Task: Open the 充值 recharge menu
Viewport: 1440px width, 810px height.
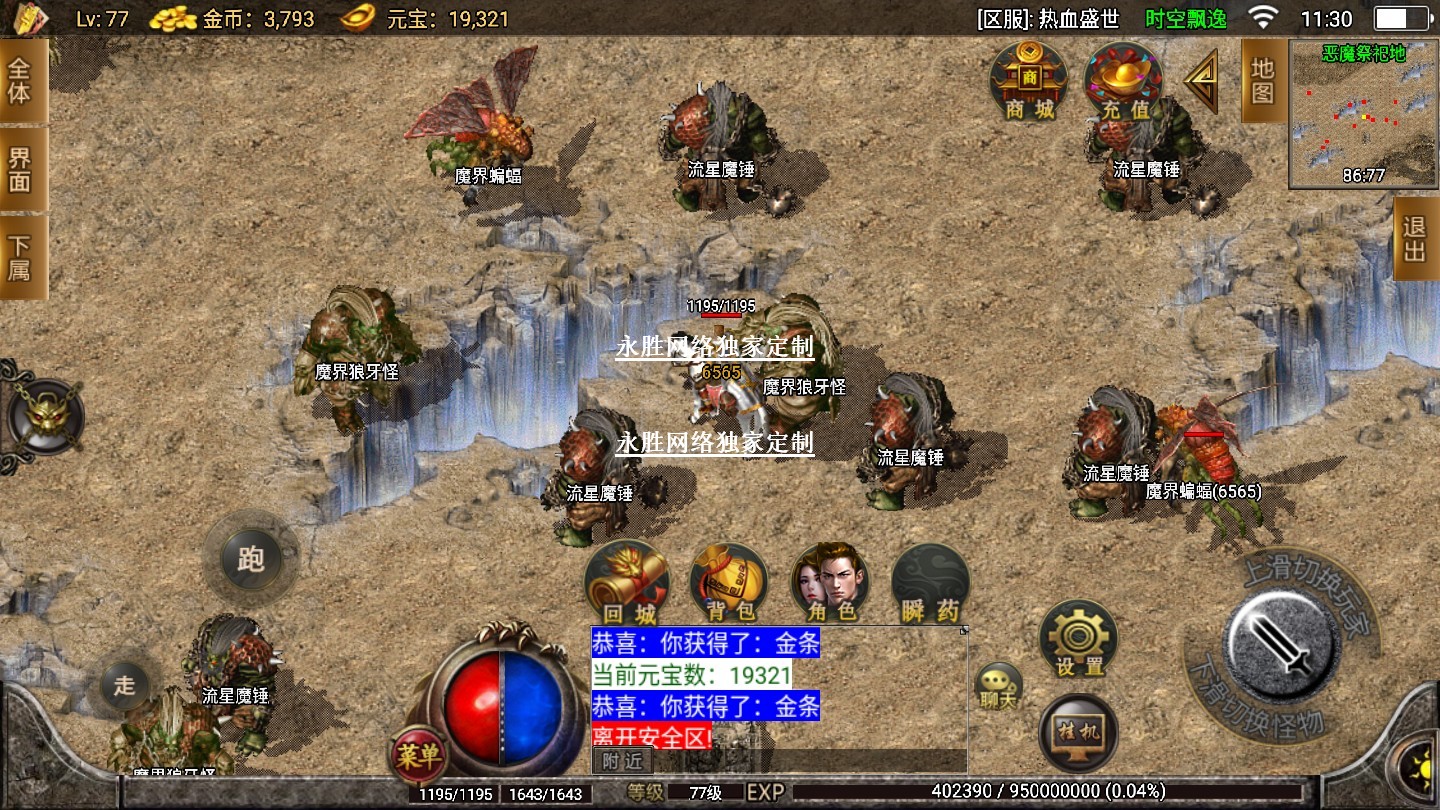Action: point(1124,80)
